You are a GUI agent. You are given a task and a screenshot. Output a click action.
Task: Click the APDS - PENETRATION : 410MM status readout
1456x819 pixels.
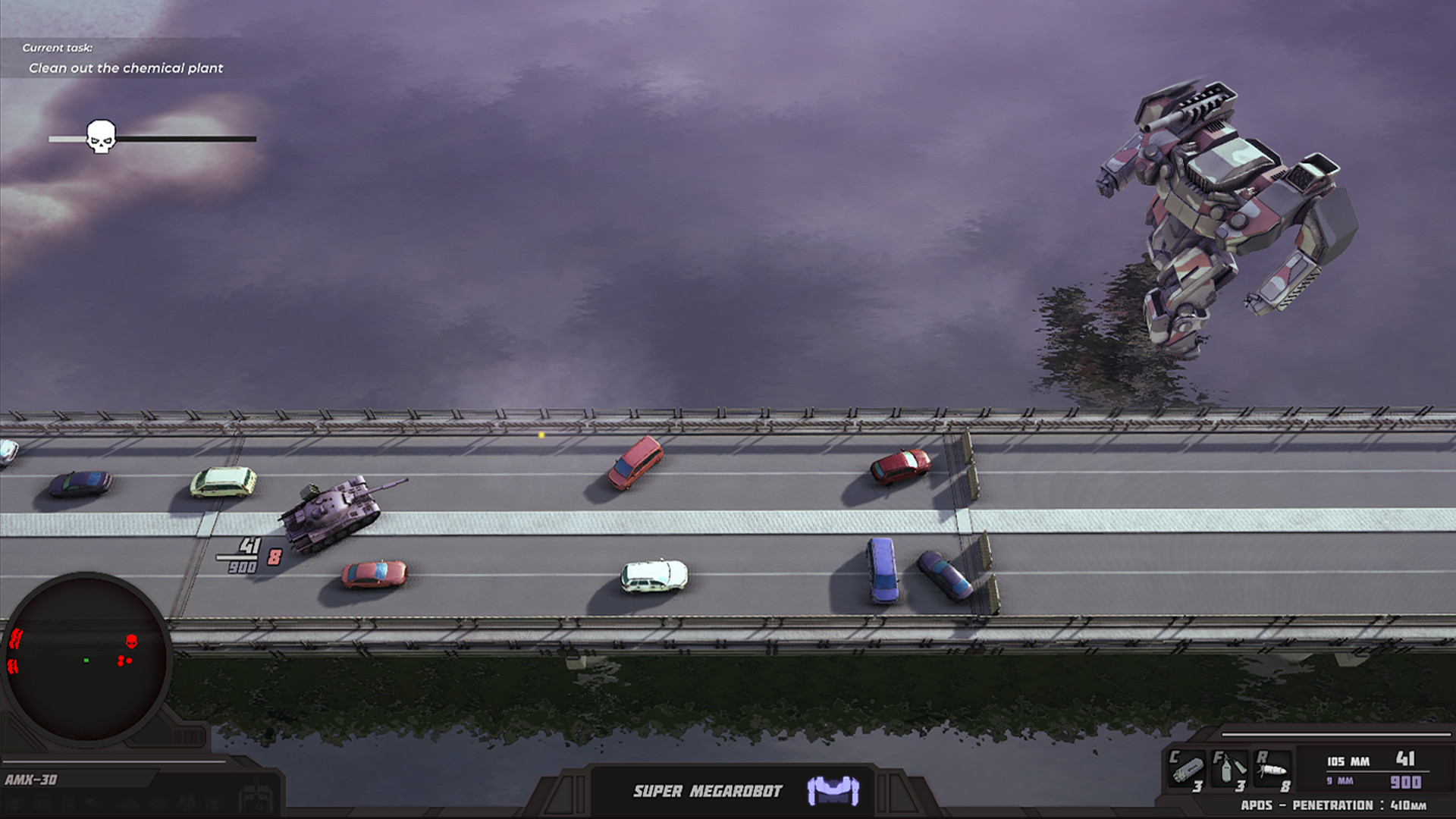[x=1335, y=805]
